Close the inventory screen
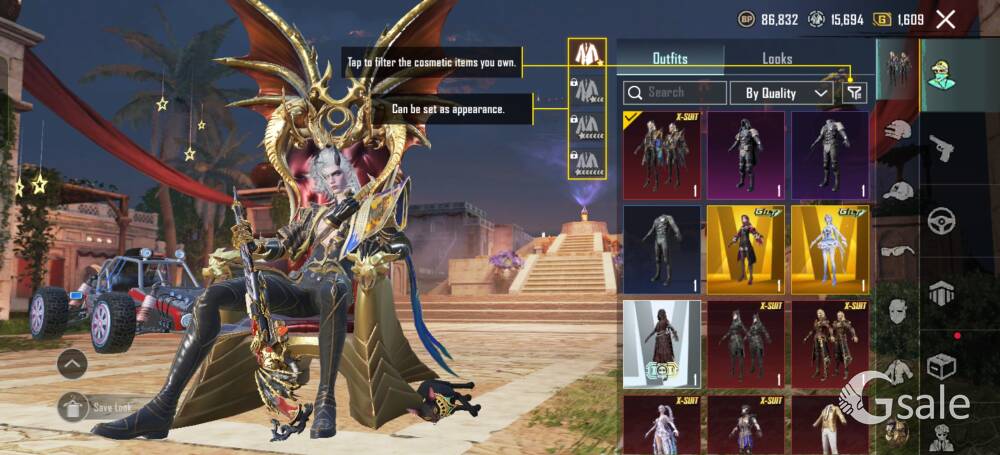 click(x=945, y=19)
